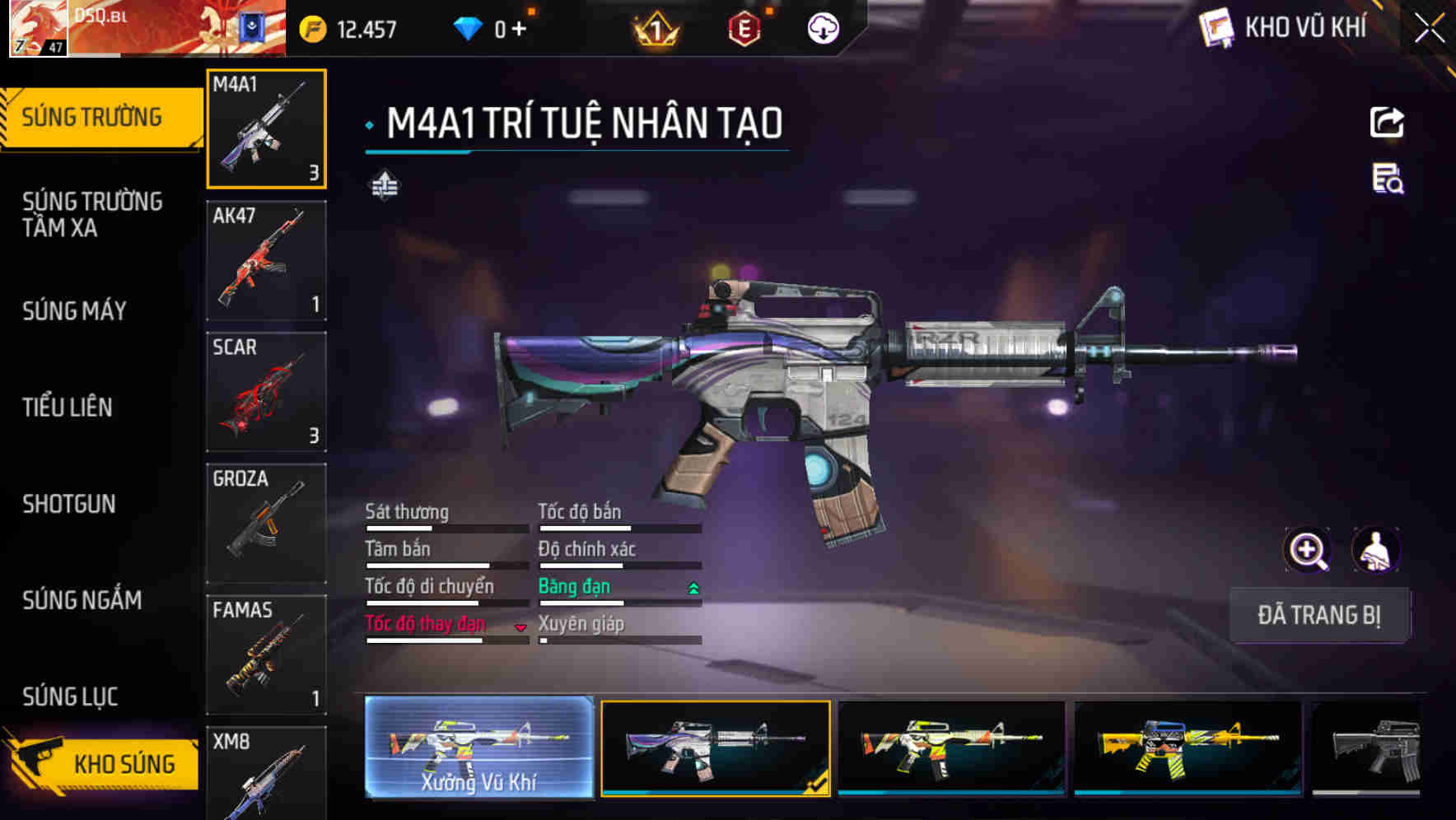Close the weapon armory screen
Image resolution: width=1456 pixels, height=820 pixels.
pos(1429,29)
